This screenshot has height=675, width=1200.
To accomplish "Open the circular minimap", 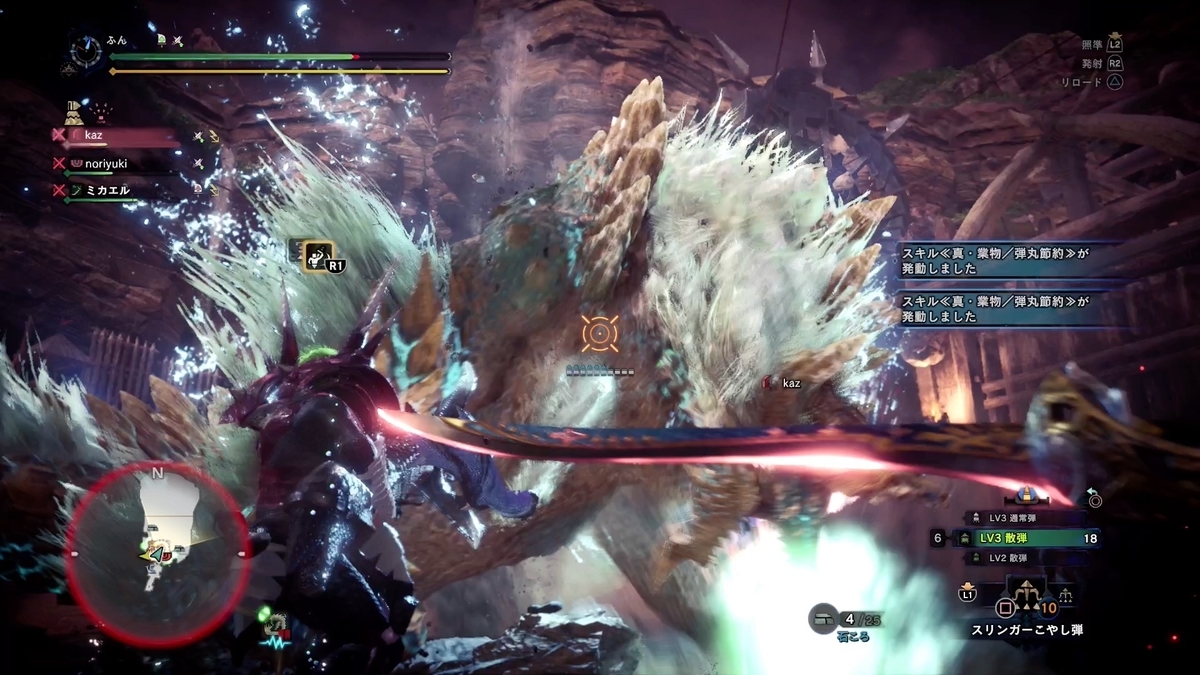I will 156,553.
